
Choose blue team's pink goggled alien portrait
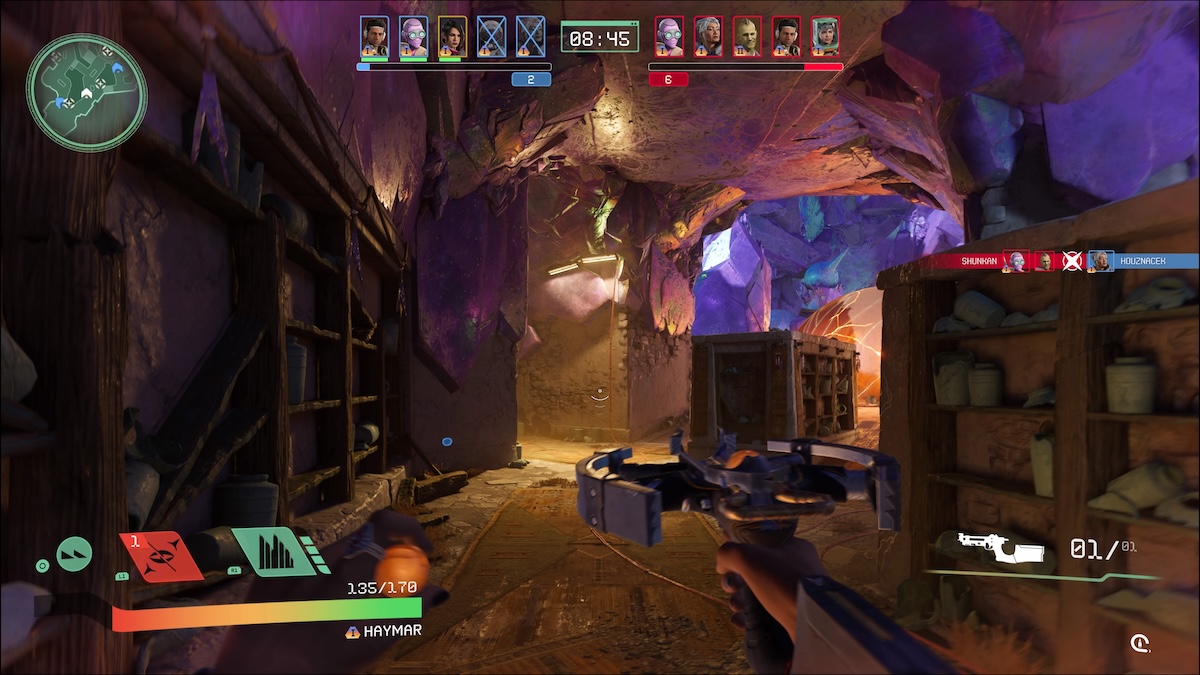point(413,36)
